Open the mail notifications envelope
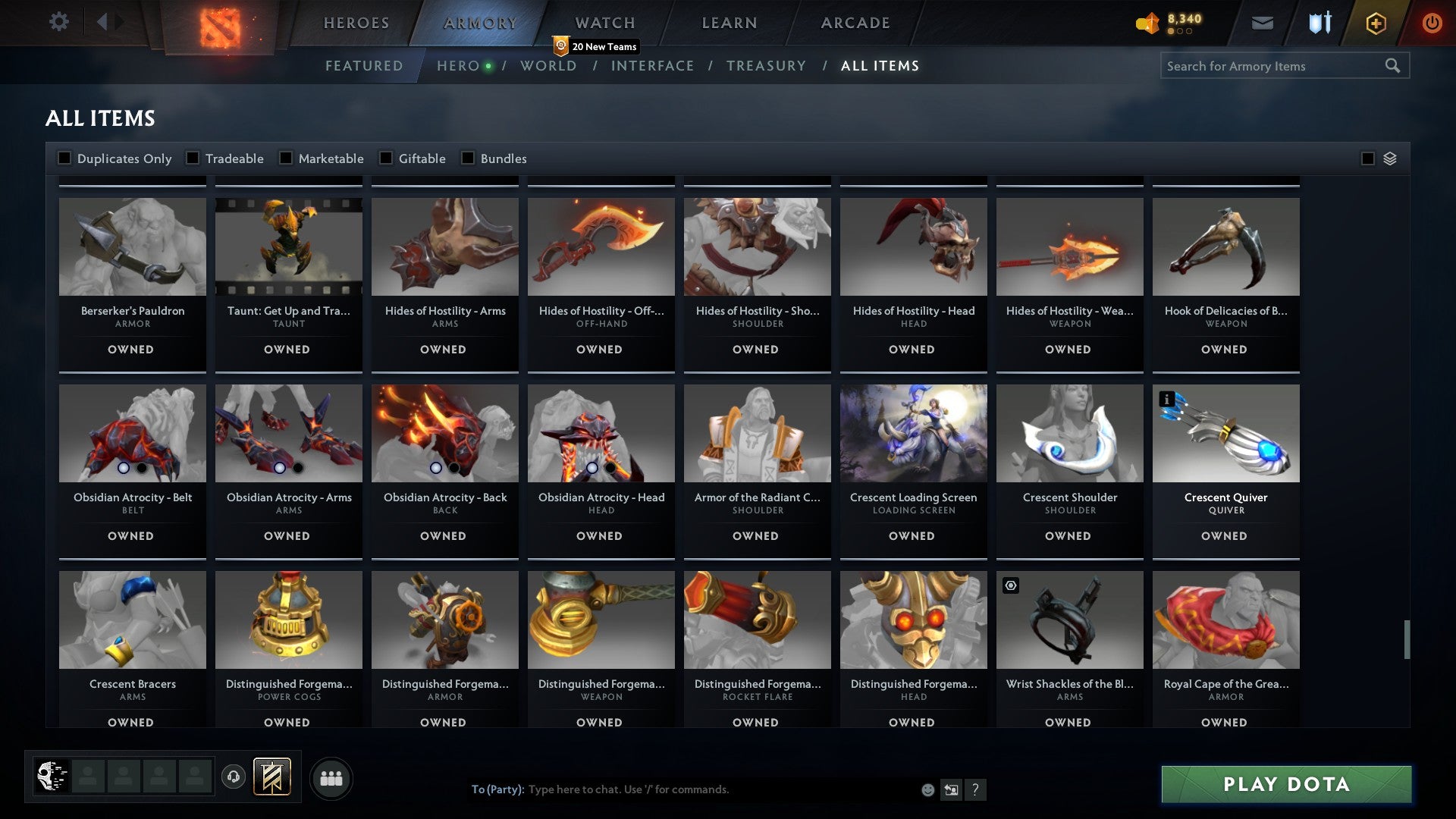This screenshot has height=819, width=1456. [1263, 23]
